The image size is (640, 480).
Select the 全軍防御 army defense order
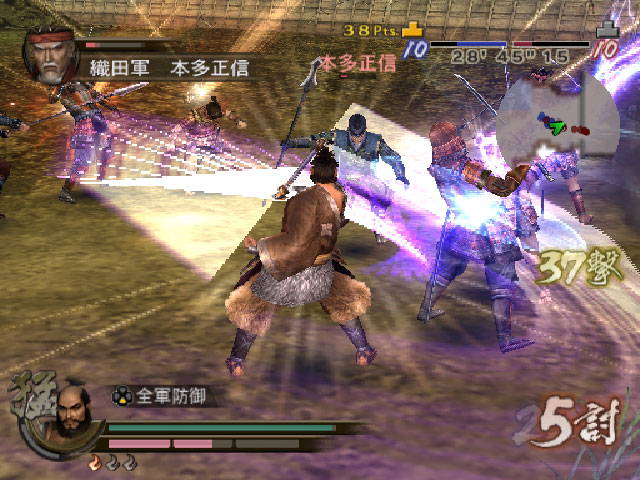[x=170, y=395]
